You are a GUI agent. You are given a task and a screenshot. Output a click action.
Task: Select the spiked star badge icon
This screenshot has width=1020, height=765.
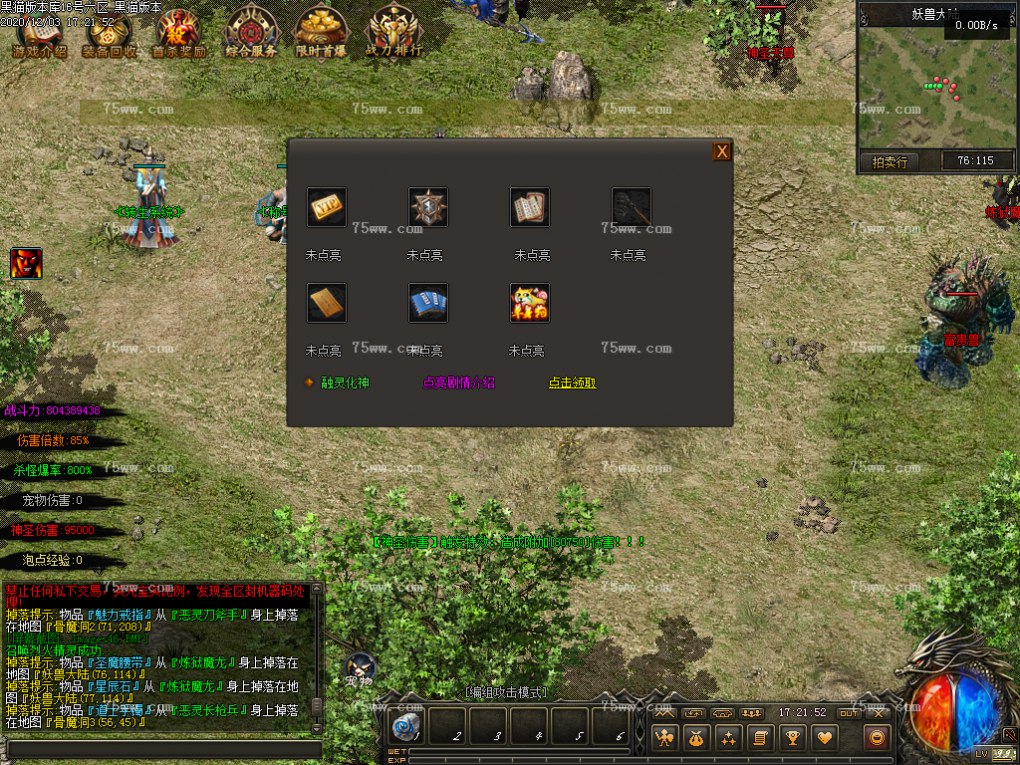point(428,207)
